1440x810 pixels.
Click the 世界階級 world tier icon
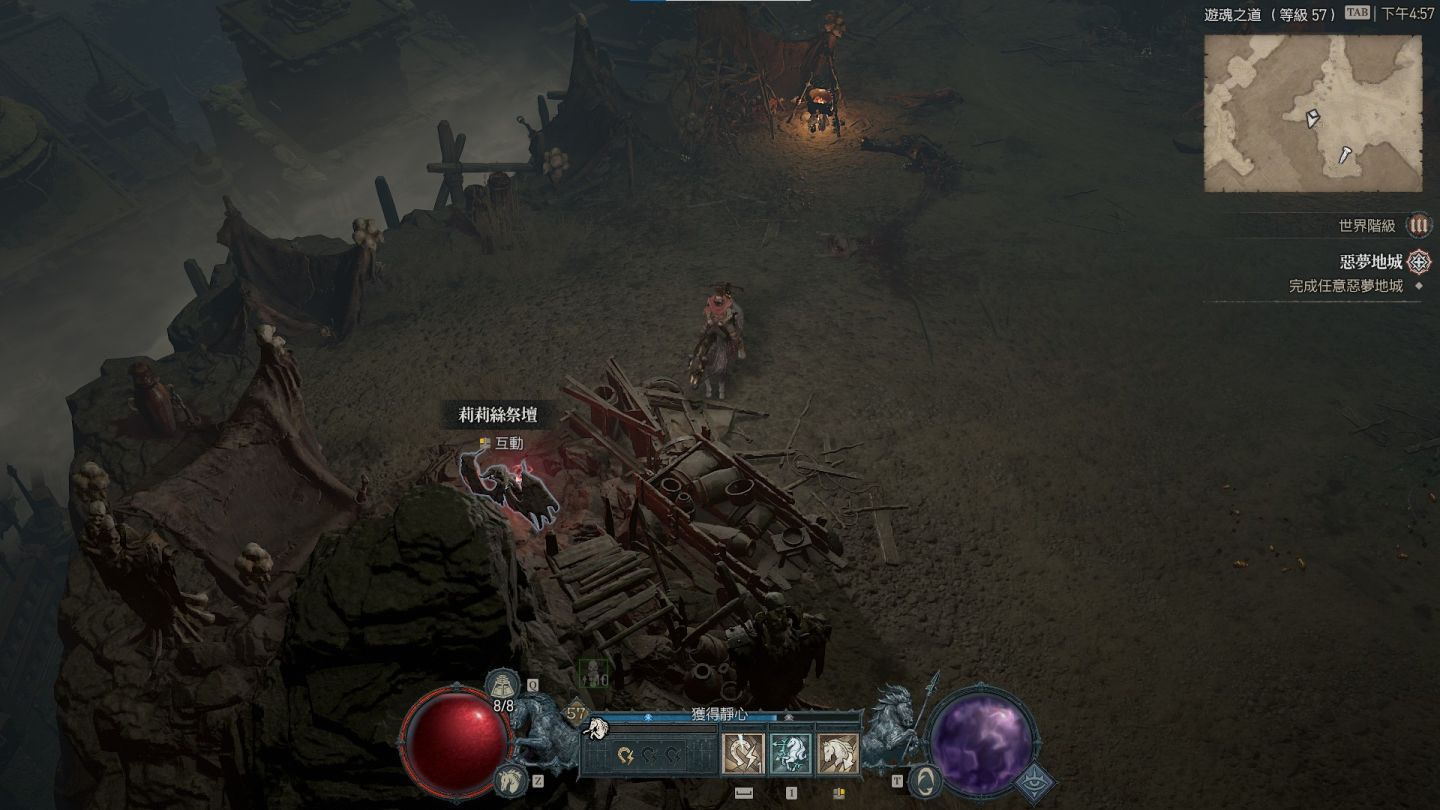coord(1418,226)
